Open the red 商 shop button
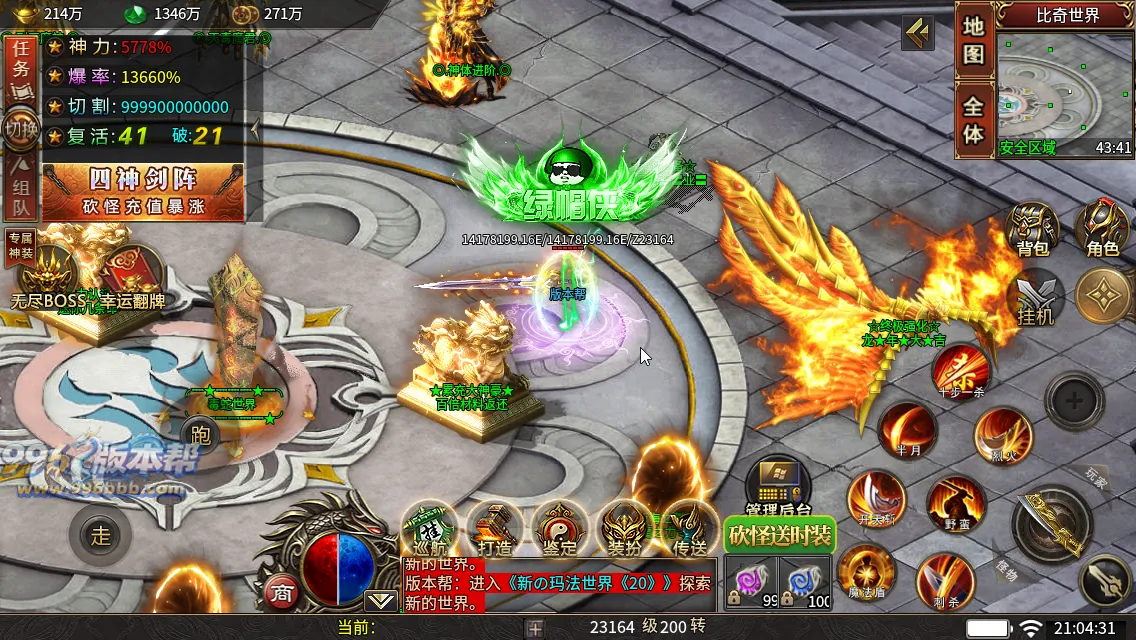Screen dimensions: 1136x640 (281, 592)
